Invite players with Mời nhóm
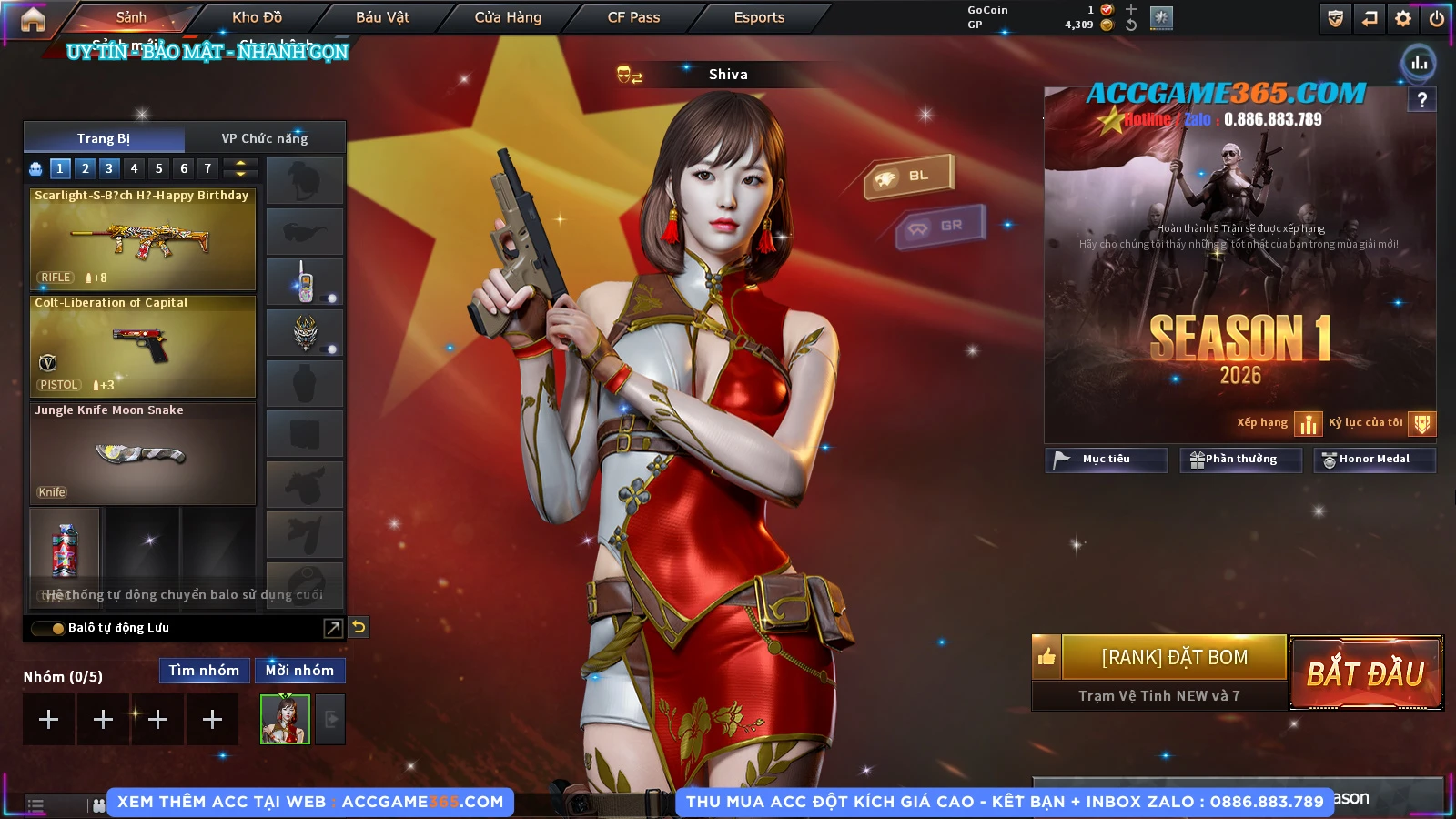Image resolution: width=1456 pixels, height=819 pixels. click(299, 671)
